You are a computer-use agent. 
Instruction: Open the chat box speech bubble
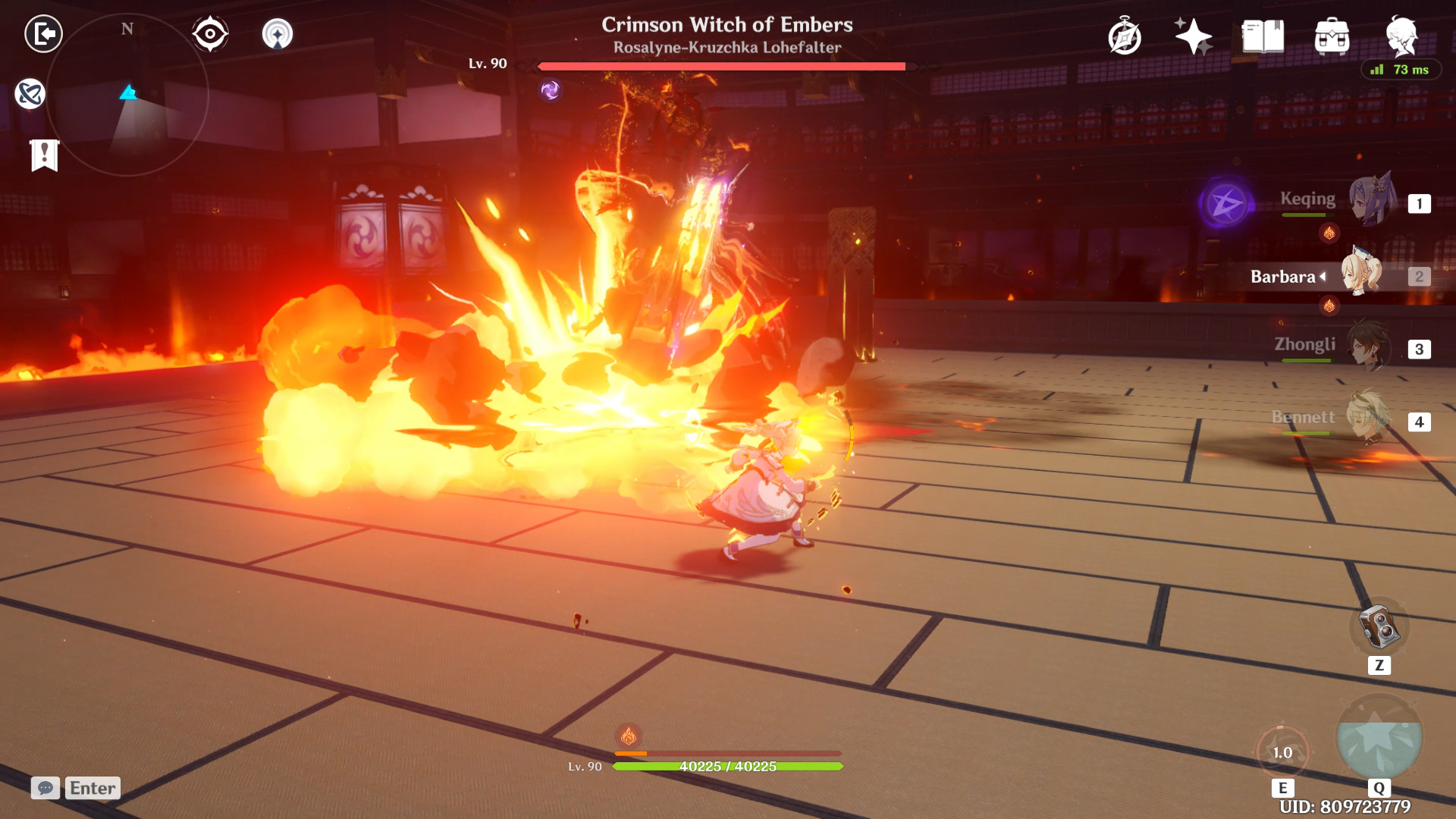pos(45,788)
